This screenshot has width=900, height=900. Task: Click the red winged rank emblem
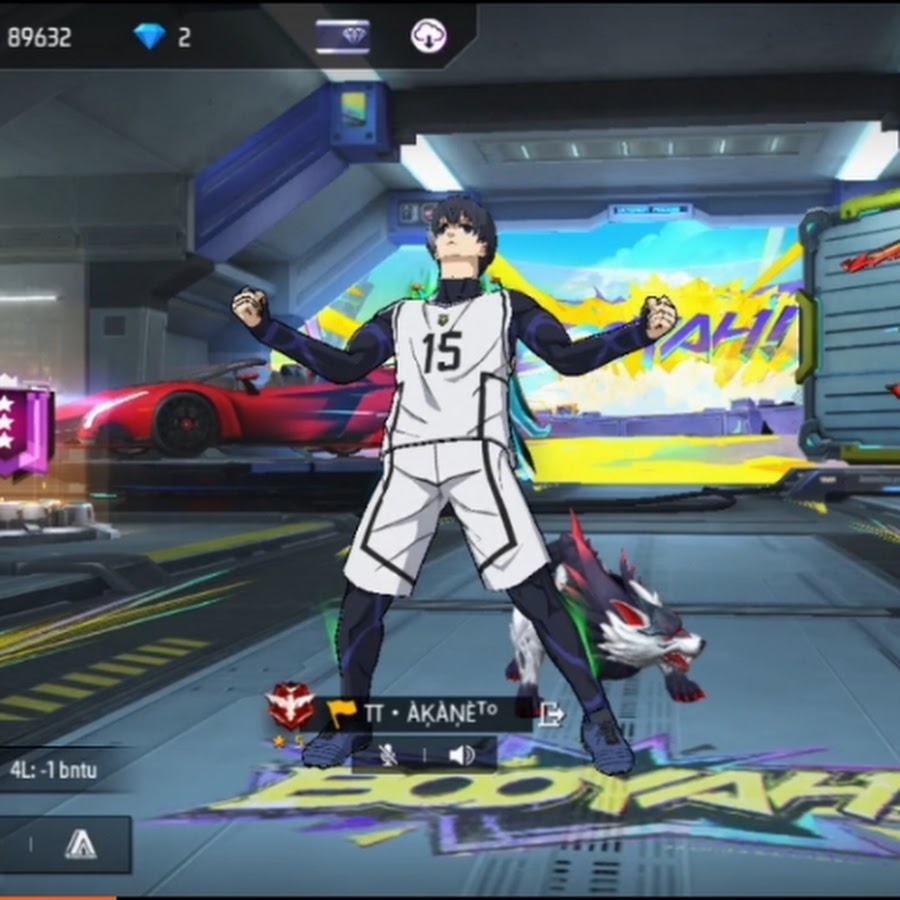tap(291, 708)
